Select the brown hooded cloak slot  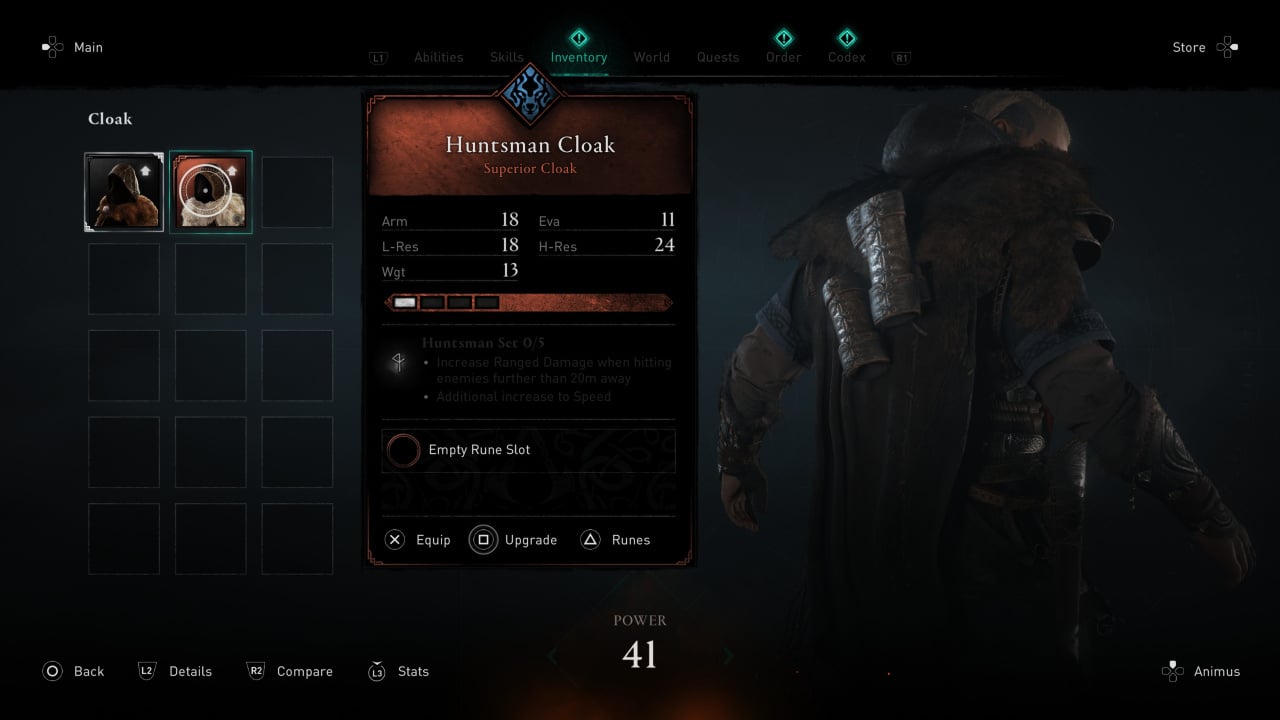(124, 192)
